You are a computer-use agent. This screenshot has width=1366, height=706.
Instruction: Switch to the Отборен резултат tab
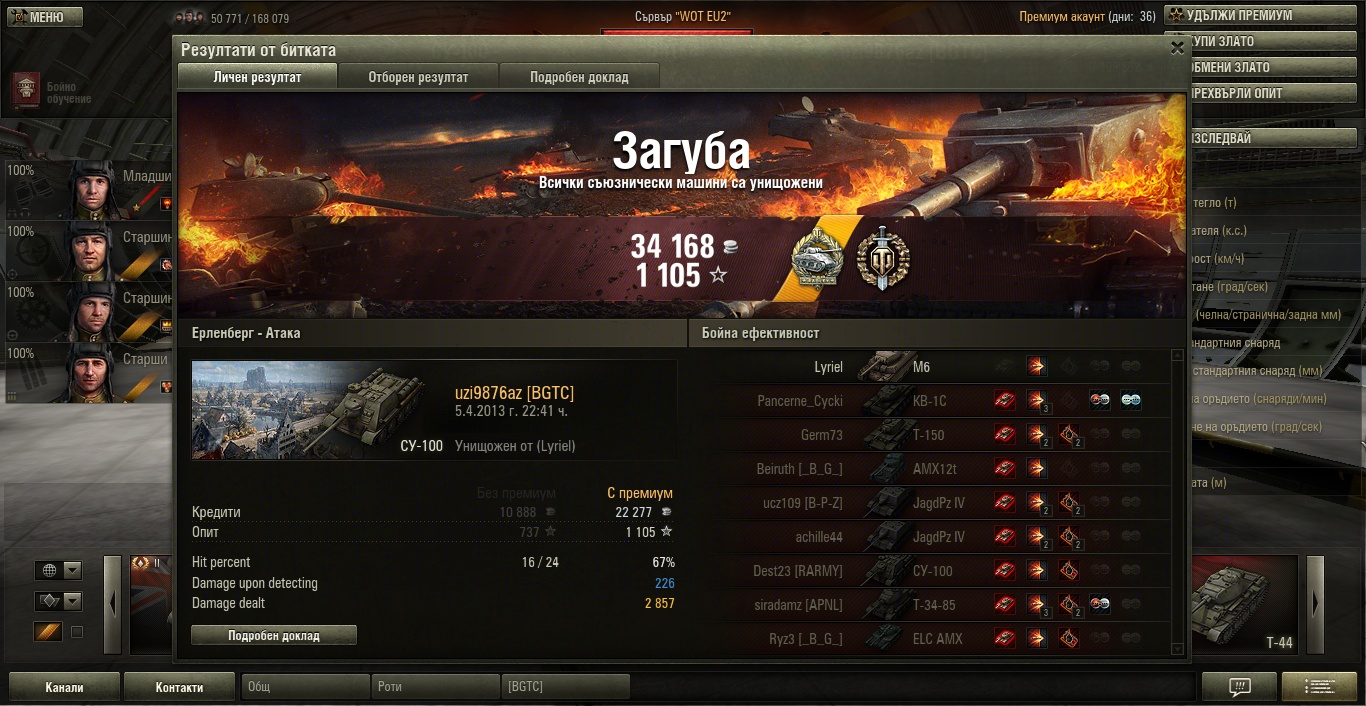point(418,77)
